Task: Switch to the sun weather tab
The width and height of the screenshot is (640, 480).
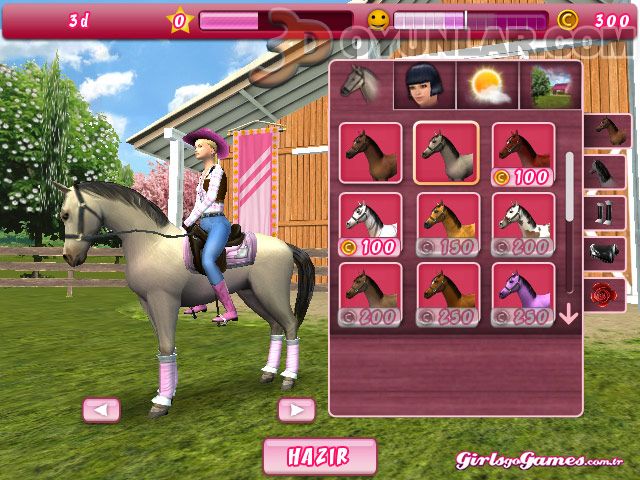Action: point(488,86)
